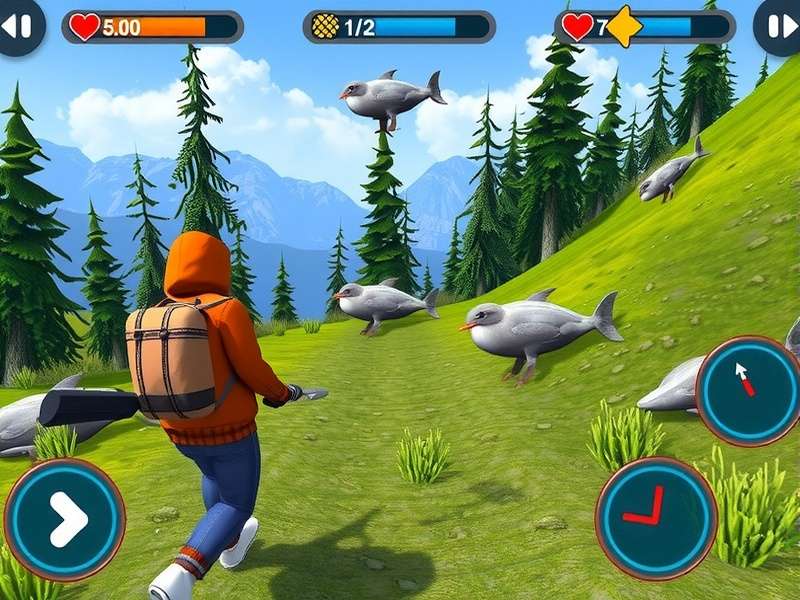Tap the round white chevron button
Viewport: 800px width, 600px height.
pos(65,519)
